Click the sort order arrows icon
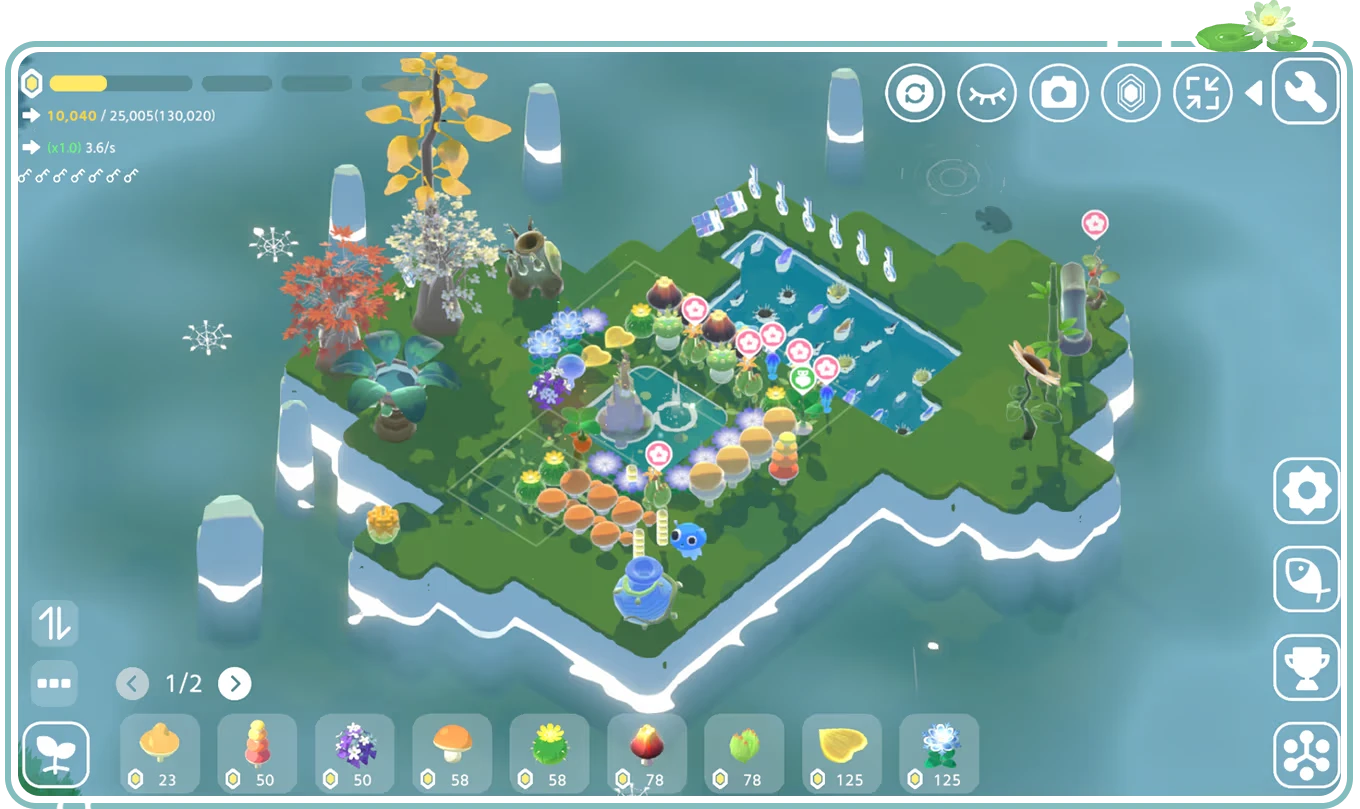Viewport: 1360px width, 809px height. [55, 623]
